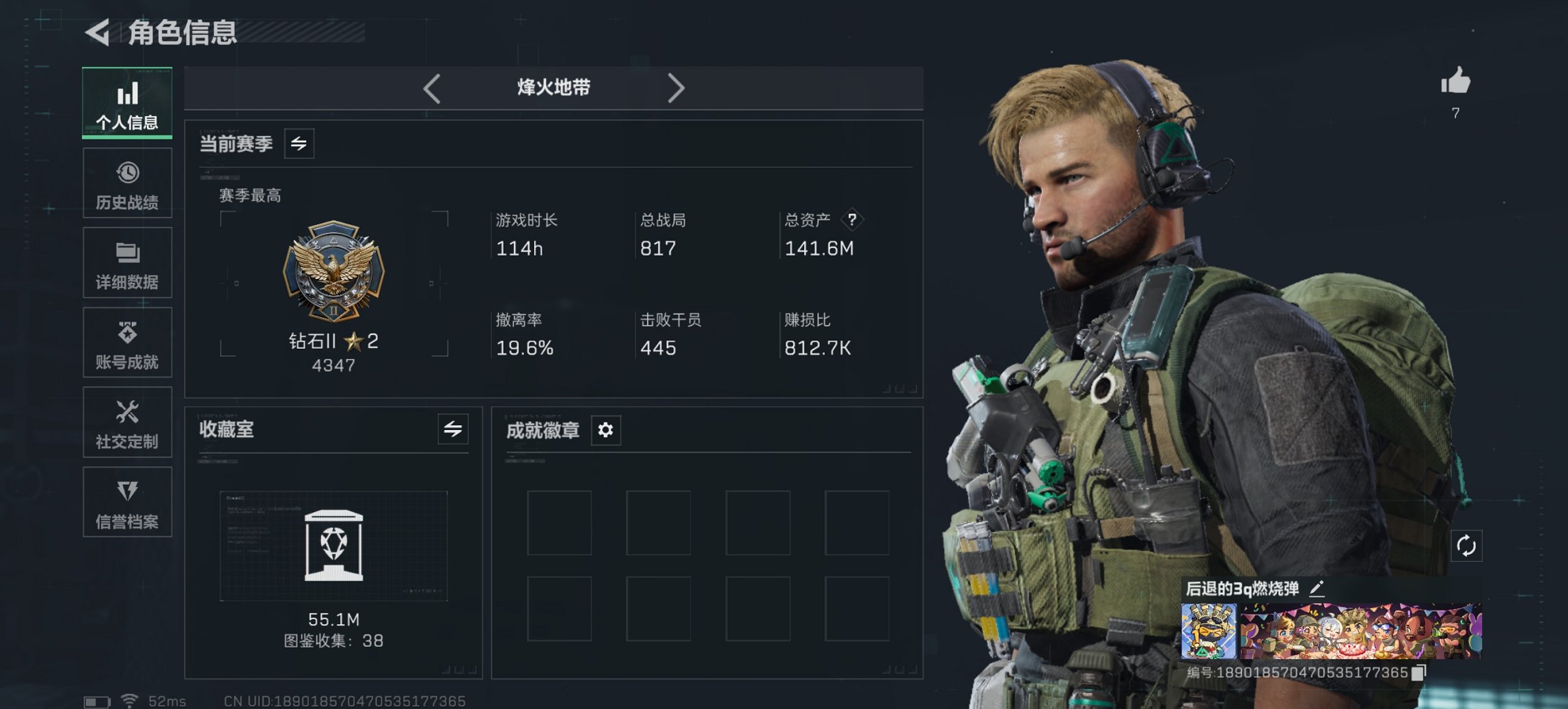Image resolution: width=1568 pixels, height=709 pixels.
Task: Select the 个人信息 sidebar icon
Action: 127,103
